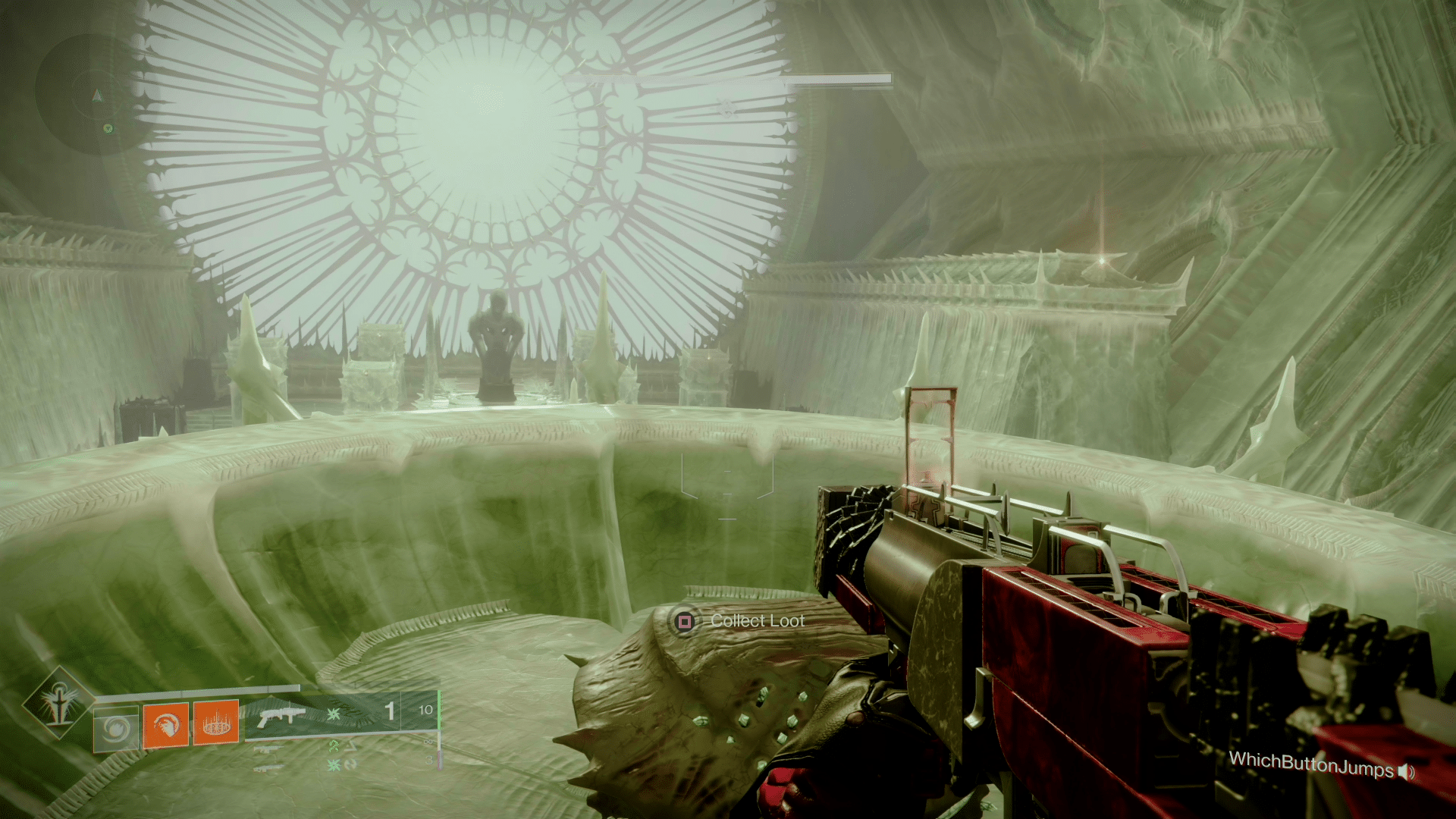Click the Square button prompt icon
Image resolution: width=1456 pixels, height=819 pixels.
coord(685,620)
